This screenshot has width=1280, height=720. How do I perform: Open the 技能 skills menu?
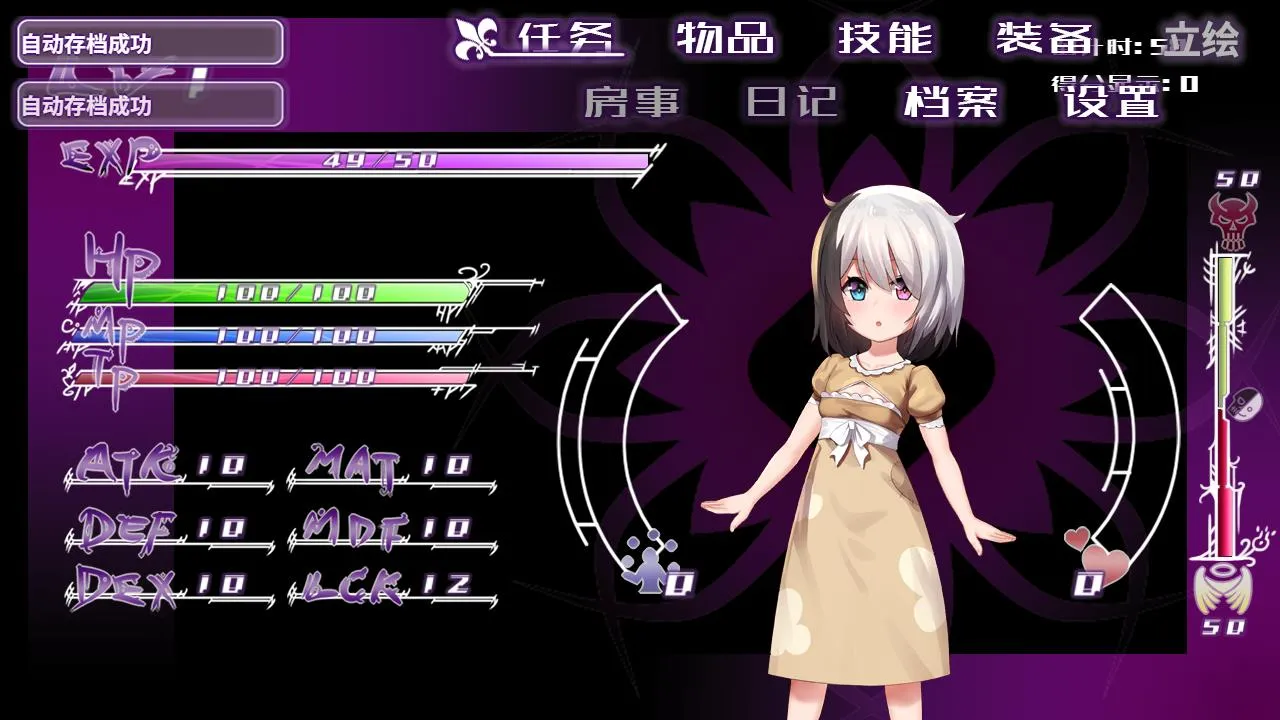[885, 38]
